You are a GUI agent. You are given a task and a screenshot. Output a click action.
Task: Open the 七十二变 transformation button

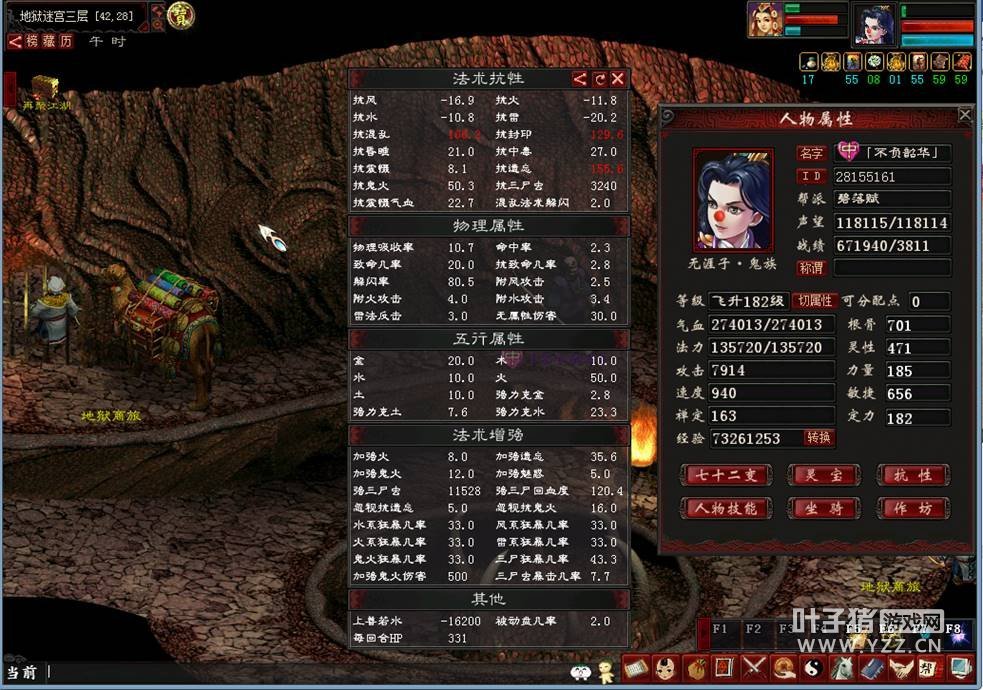[725, 475]
